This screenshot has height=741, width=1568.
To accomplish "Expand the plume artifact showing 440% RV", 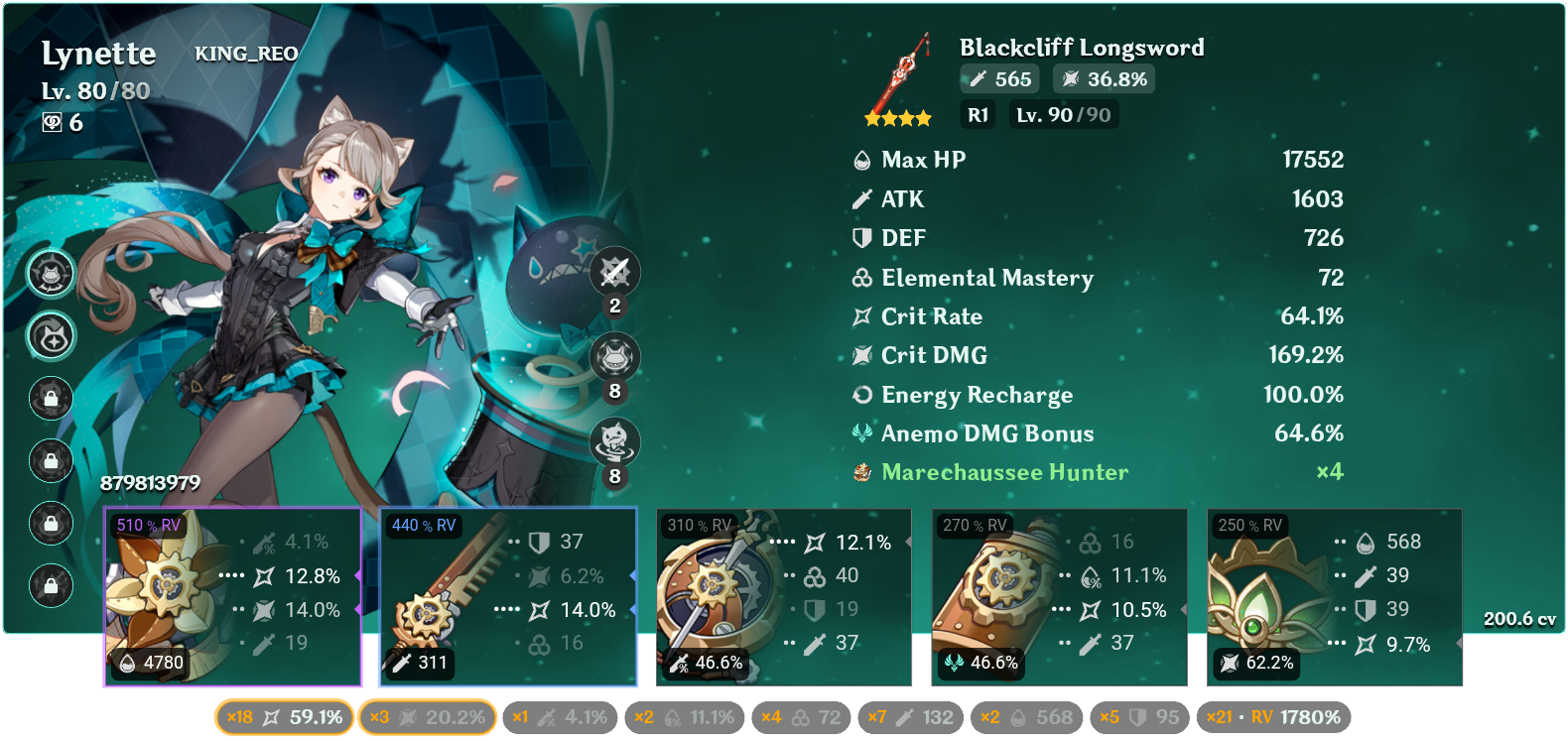I will point(505,595).
